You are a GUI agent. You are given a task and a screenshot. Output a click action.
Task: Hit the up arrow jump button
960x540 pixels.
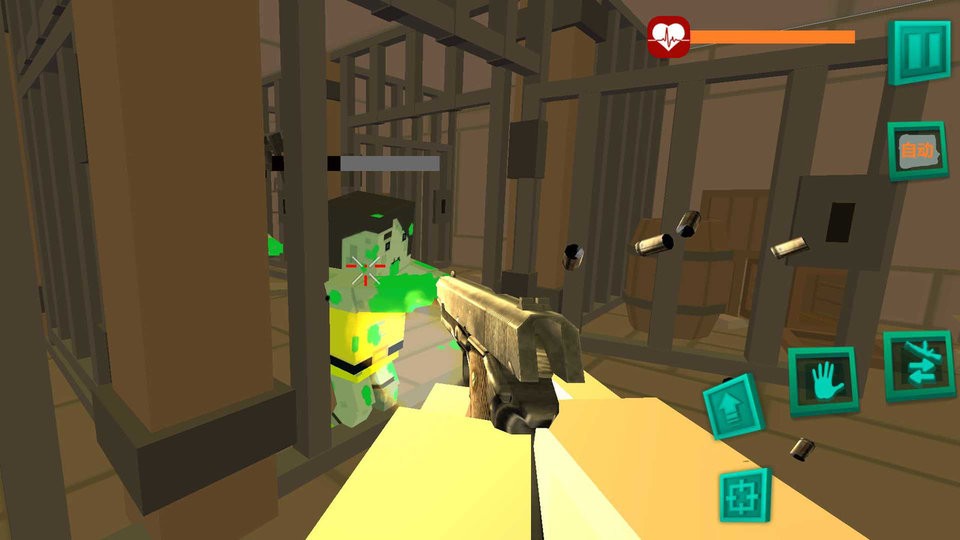coord(735,408)
